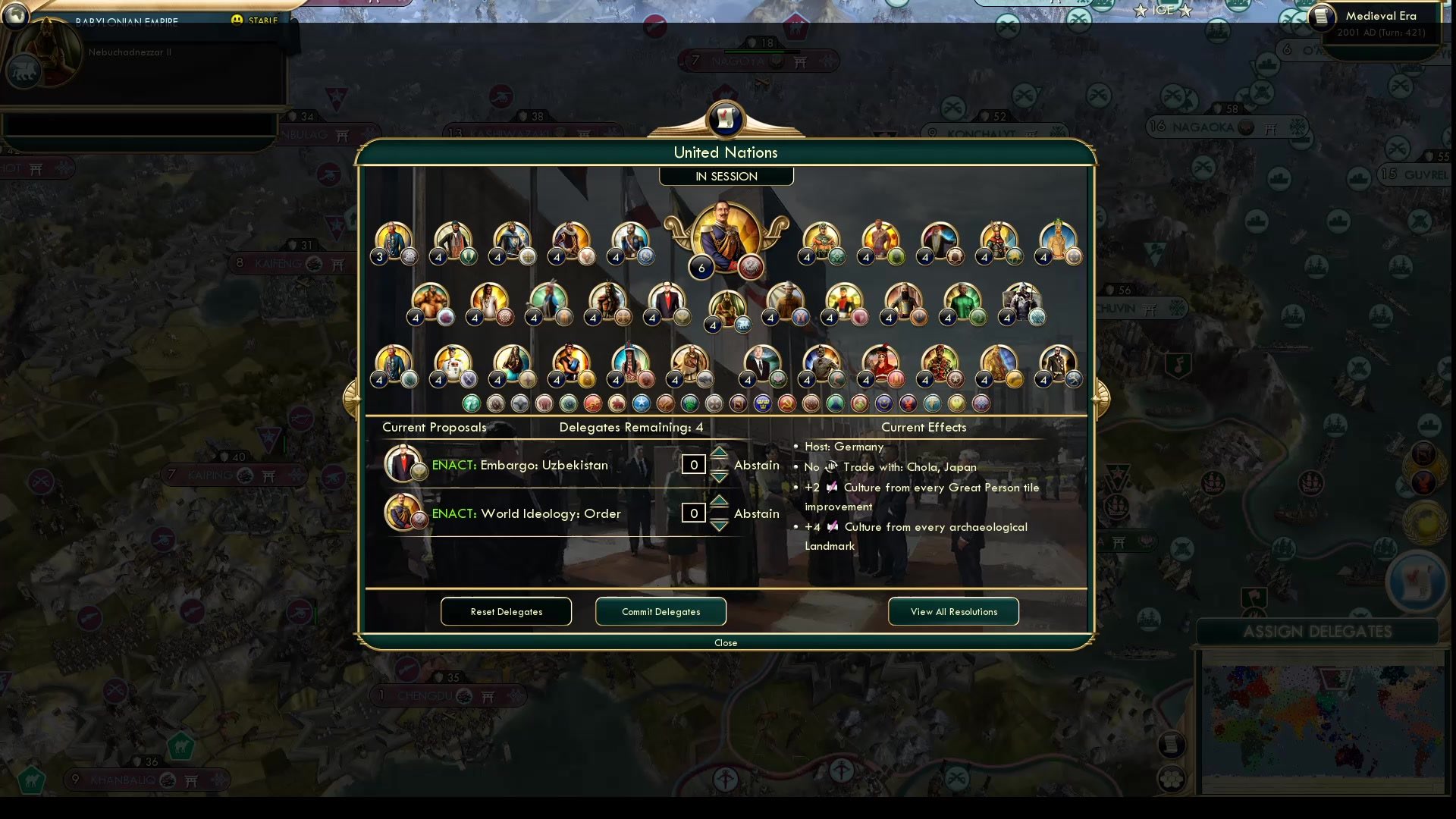Click the red German eagle civilization icon beside the host
1456x819 pixels.
[x=750, y=267]
